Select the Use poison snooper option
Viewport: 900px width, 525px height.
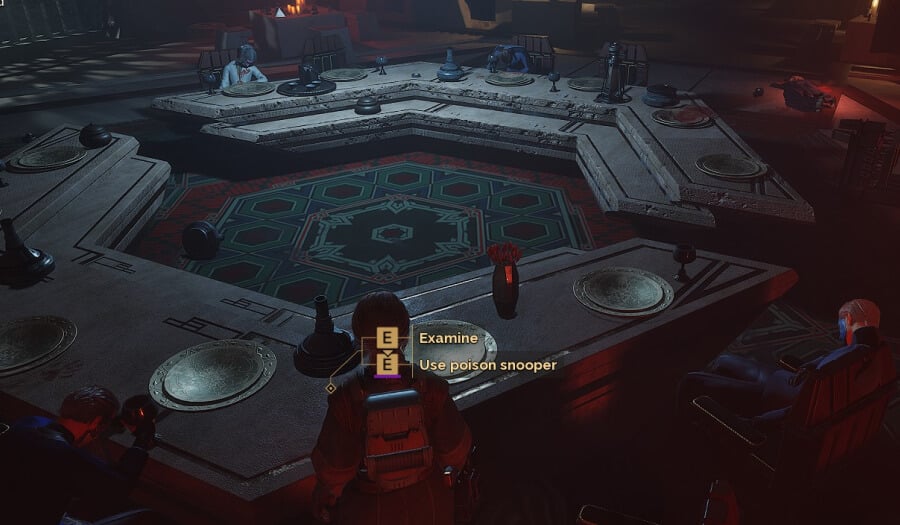coord(486,365)
